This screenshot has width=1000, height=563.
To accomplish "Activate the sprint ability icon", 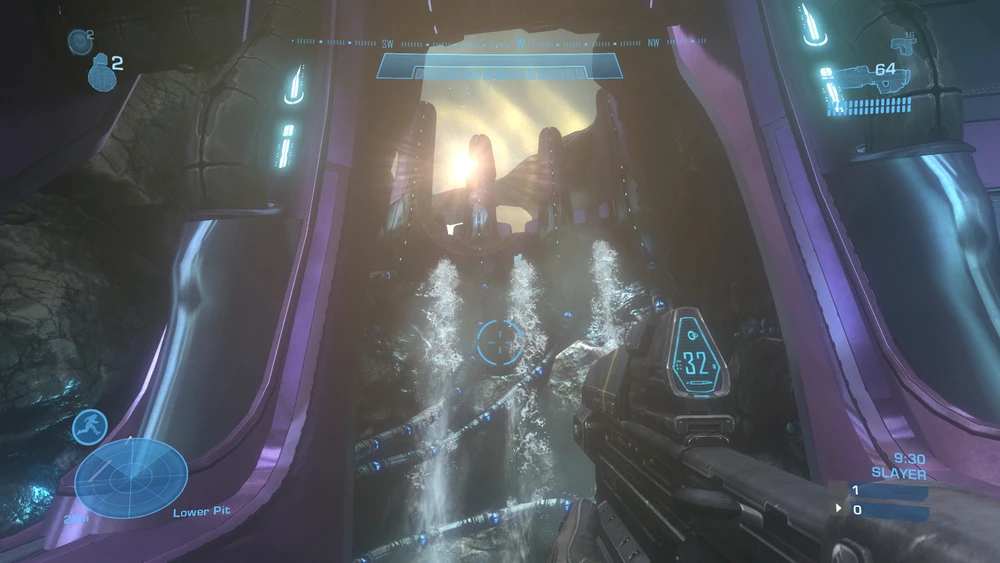I will 90,426.
